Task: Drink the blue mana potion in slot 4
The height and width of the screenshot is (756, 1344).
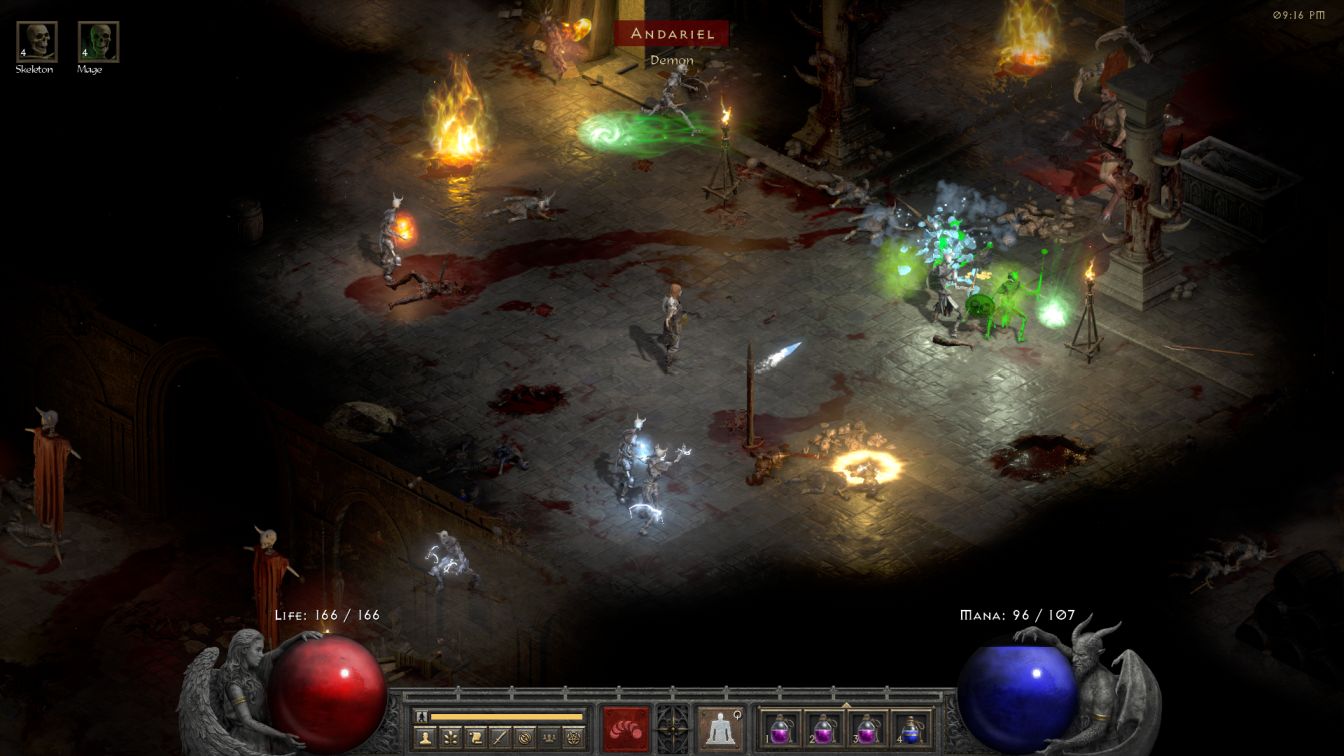Action: 910,729
